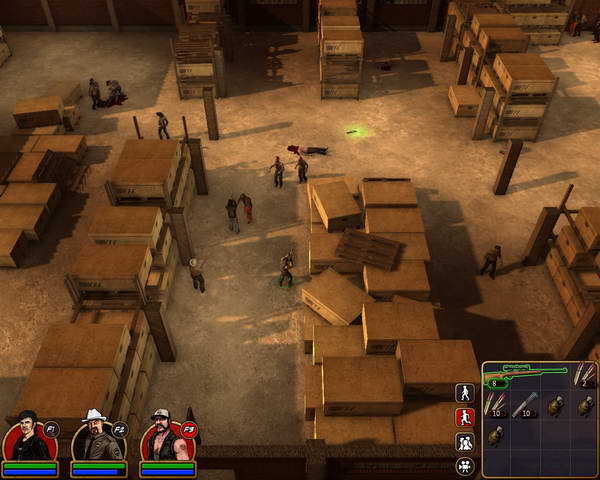This screenshot has height=480, width=600.
Task: Switch to walking movement mode
Action: [x=464, y=393]
